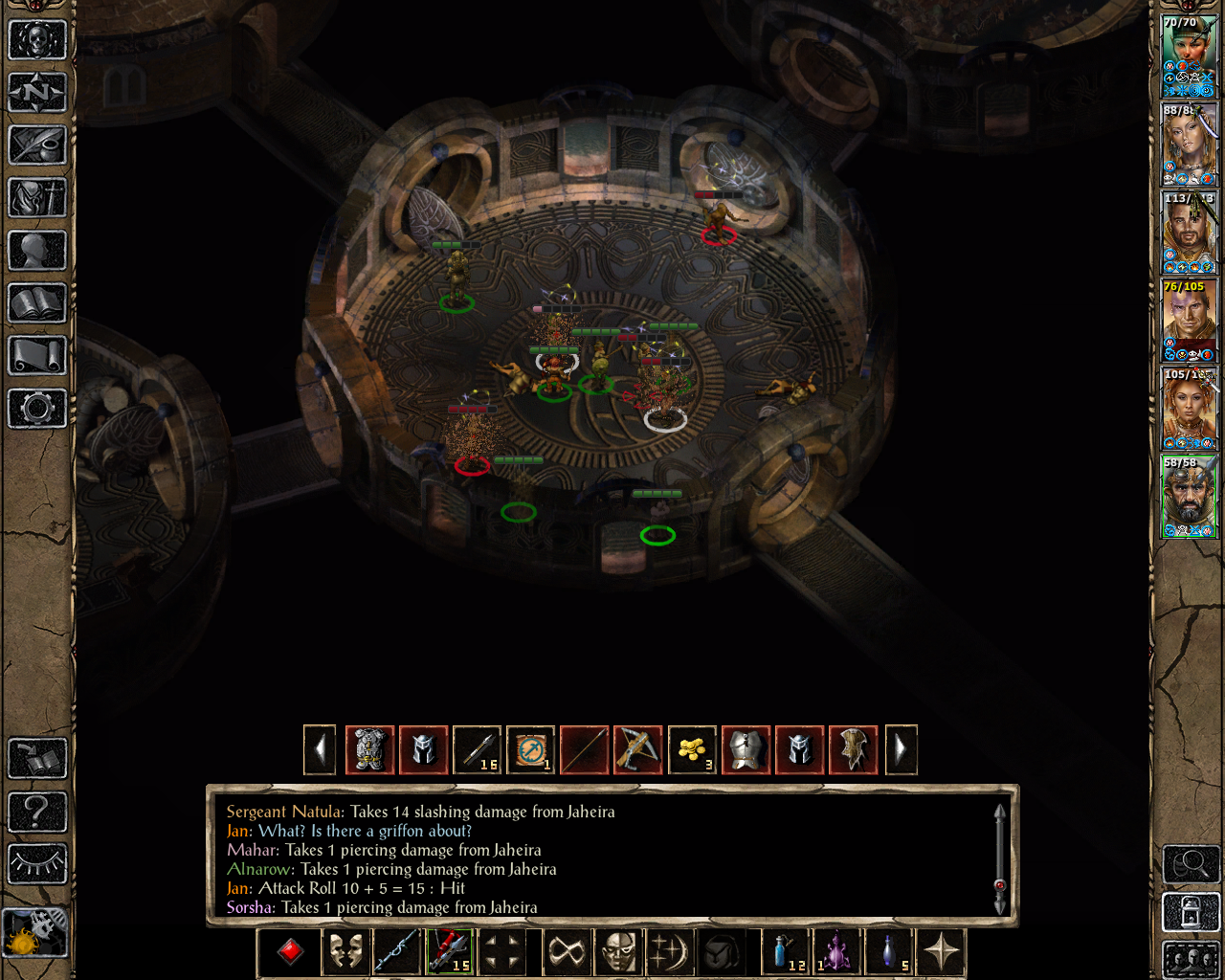Show previous items with the left arrow
Image resolution: width=1225 pixels, height=980 pixels.
click(320, 749)
